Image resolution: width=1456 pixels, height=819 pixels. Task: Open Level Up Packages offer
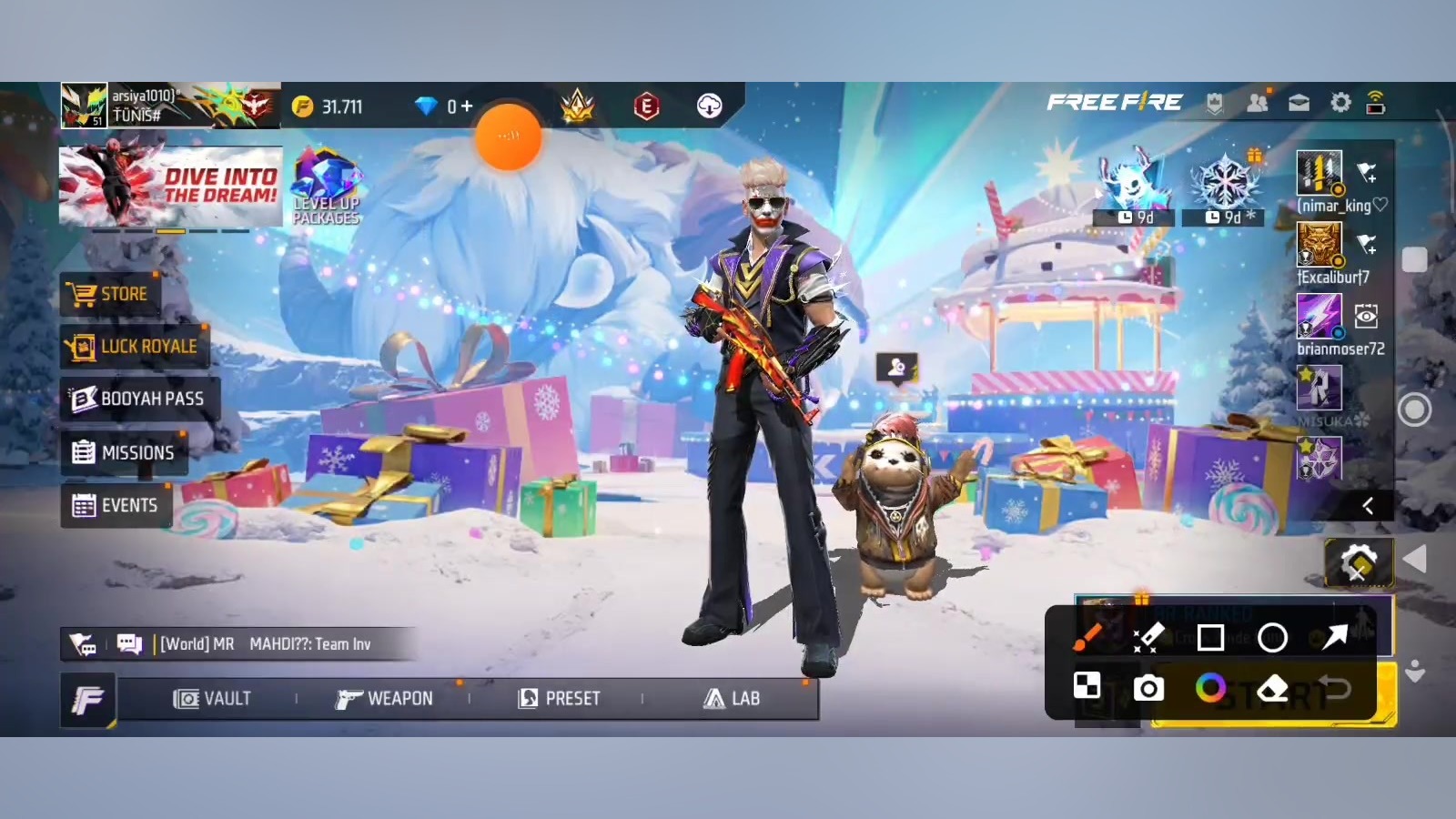[326, 187]
